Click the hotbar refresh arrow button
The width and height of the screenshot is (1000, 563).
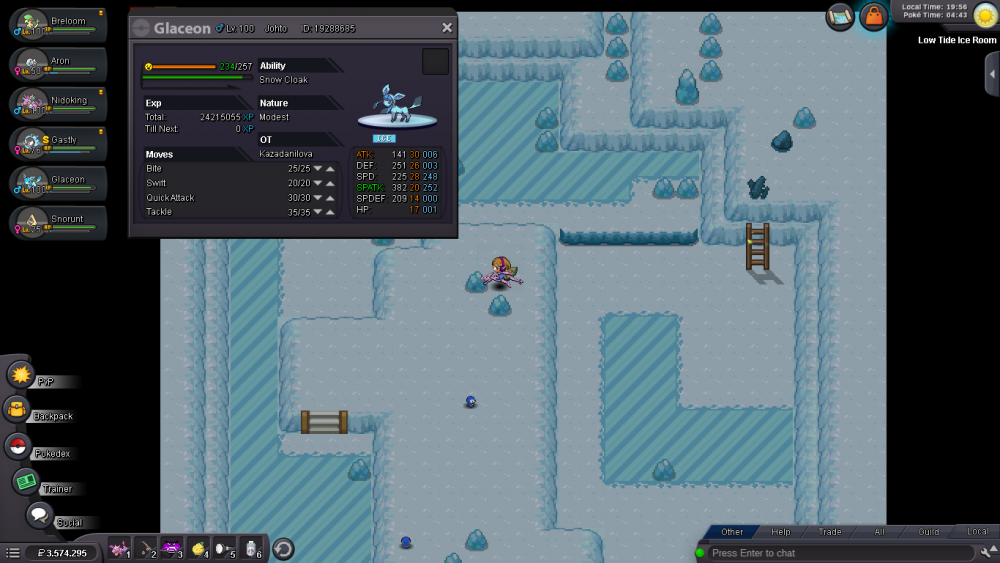283,548
